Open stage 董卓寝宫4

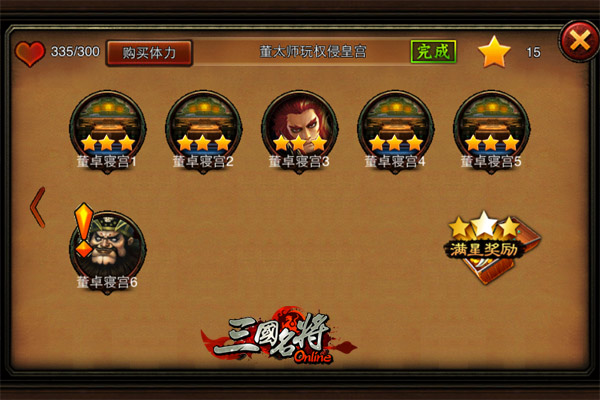tap(395, 125)
